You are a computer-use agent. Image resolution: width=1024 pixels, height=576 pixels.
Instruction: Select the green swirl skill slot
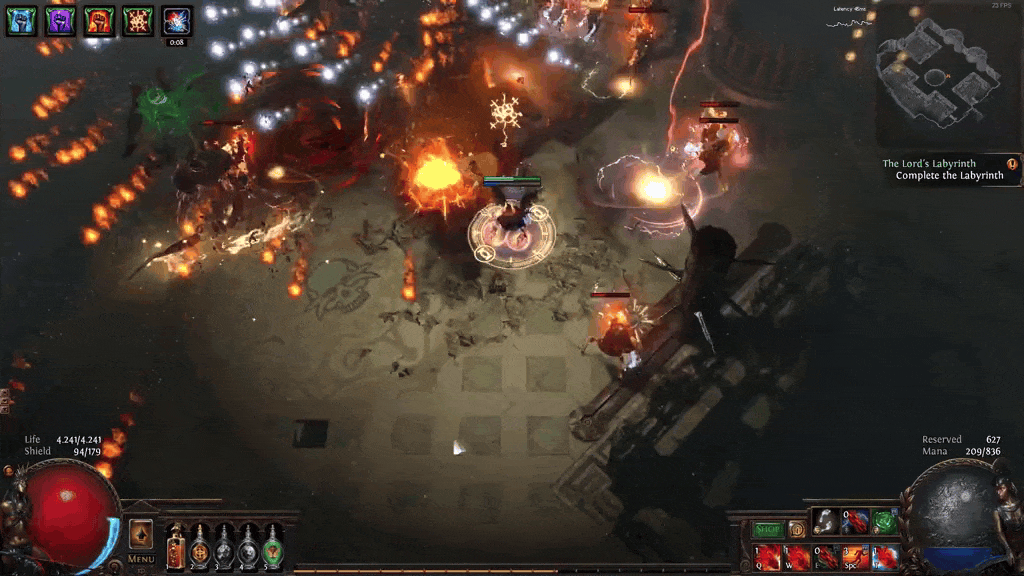(884, 522)
